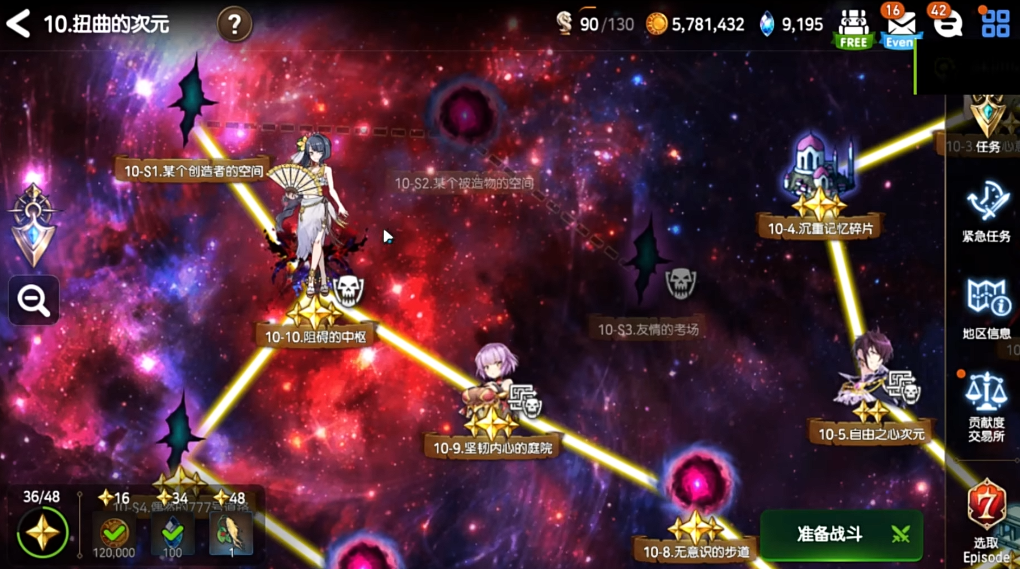The width and height of the screenshot is (1020, 569).
Task: Go back using the top-left arrow
Action: (x=19, y=23)
